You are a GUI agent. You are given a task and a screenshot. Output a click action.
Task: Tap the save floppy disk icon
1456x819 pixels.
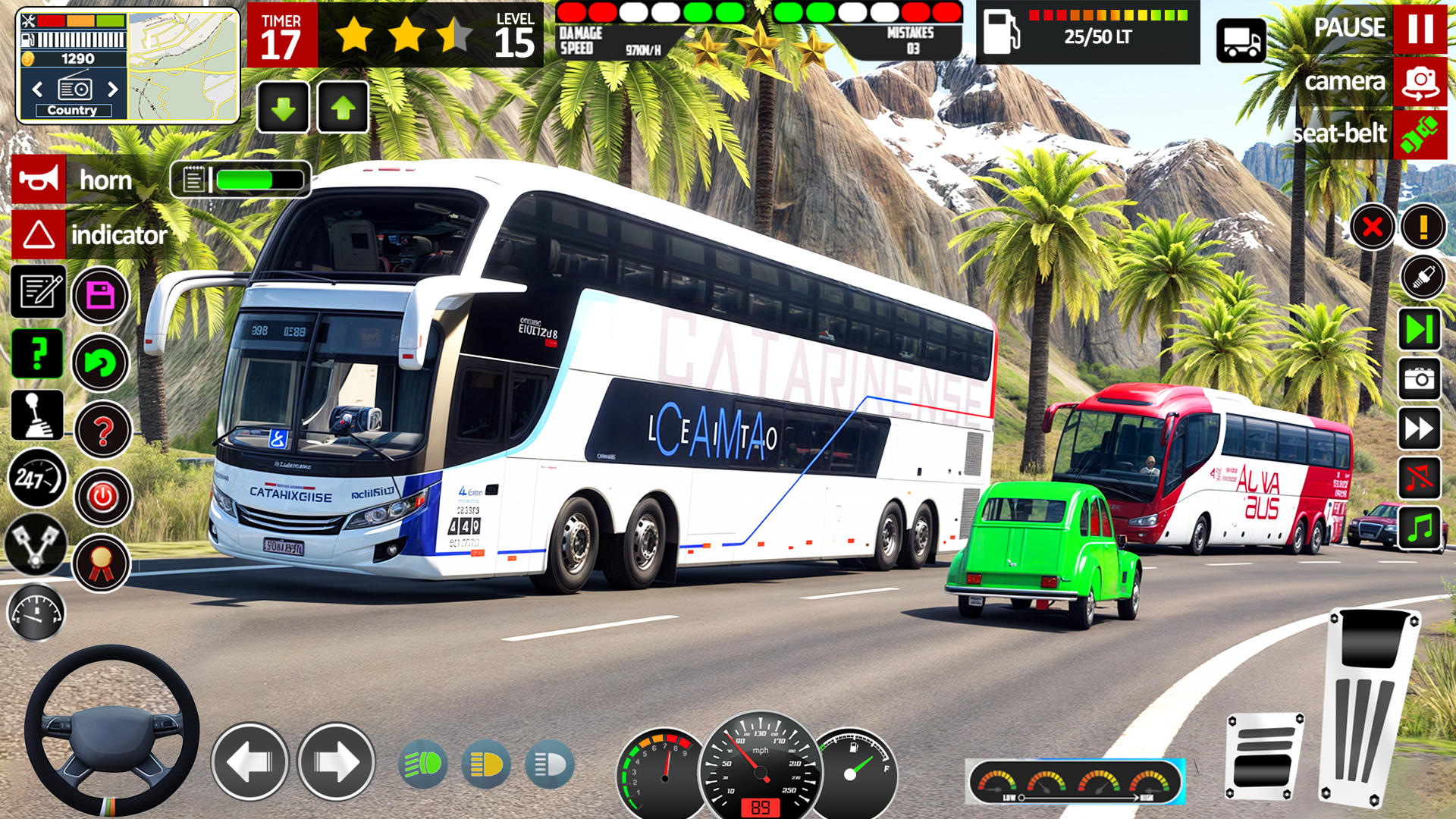tap(100, 294)
